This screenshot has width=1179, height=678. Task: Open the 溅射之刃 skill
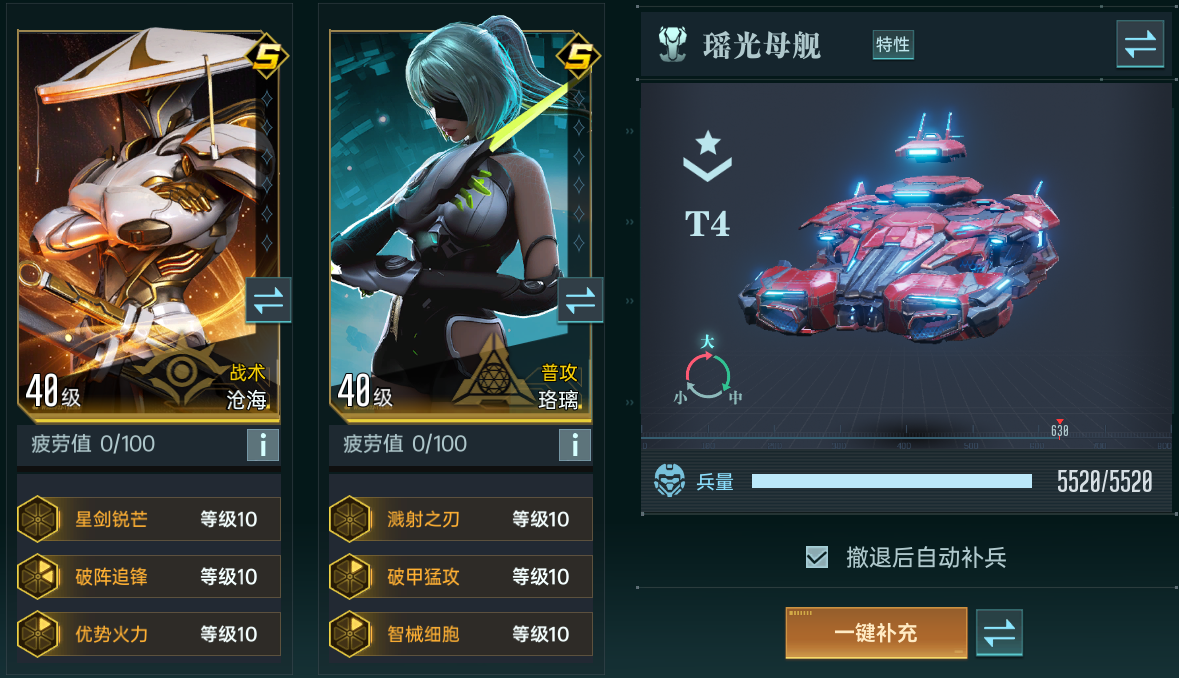point(461,519)
